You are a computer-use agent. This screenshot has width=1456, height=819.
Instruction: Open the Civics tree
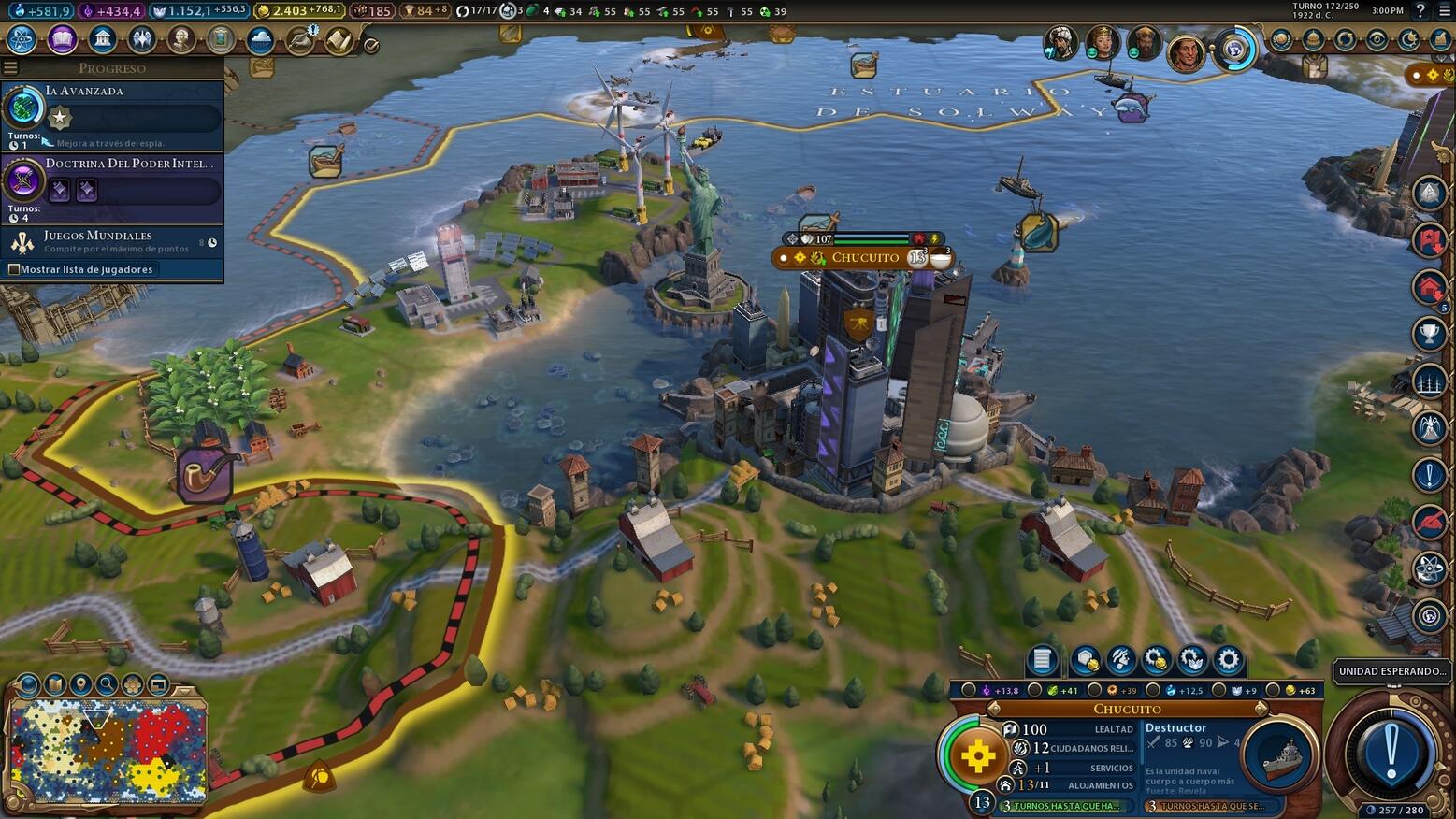coord(61,40)
